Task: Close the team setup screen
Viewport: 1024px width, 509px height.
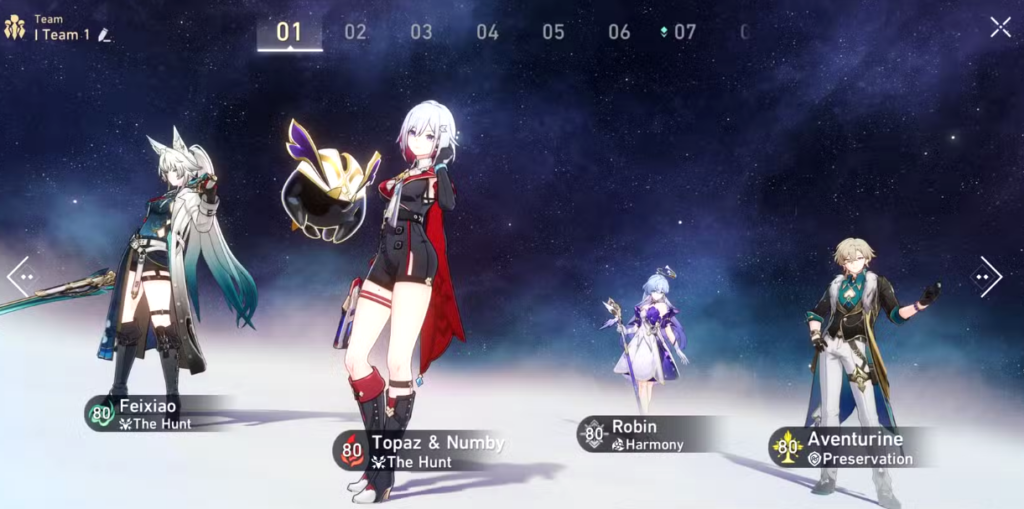Action: (1000, 27)
